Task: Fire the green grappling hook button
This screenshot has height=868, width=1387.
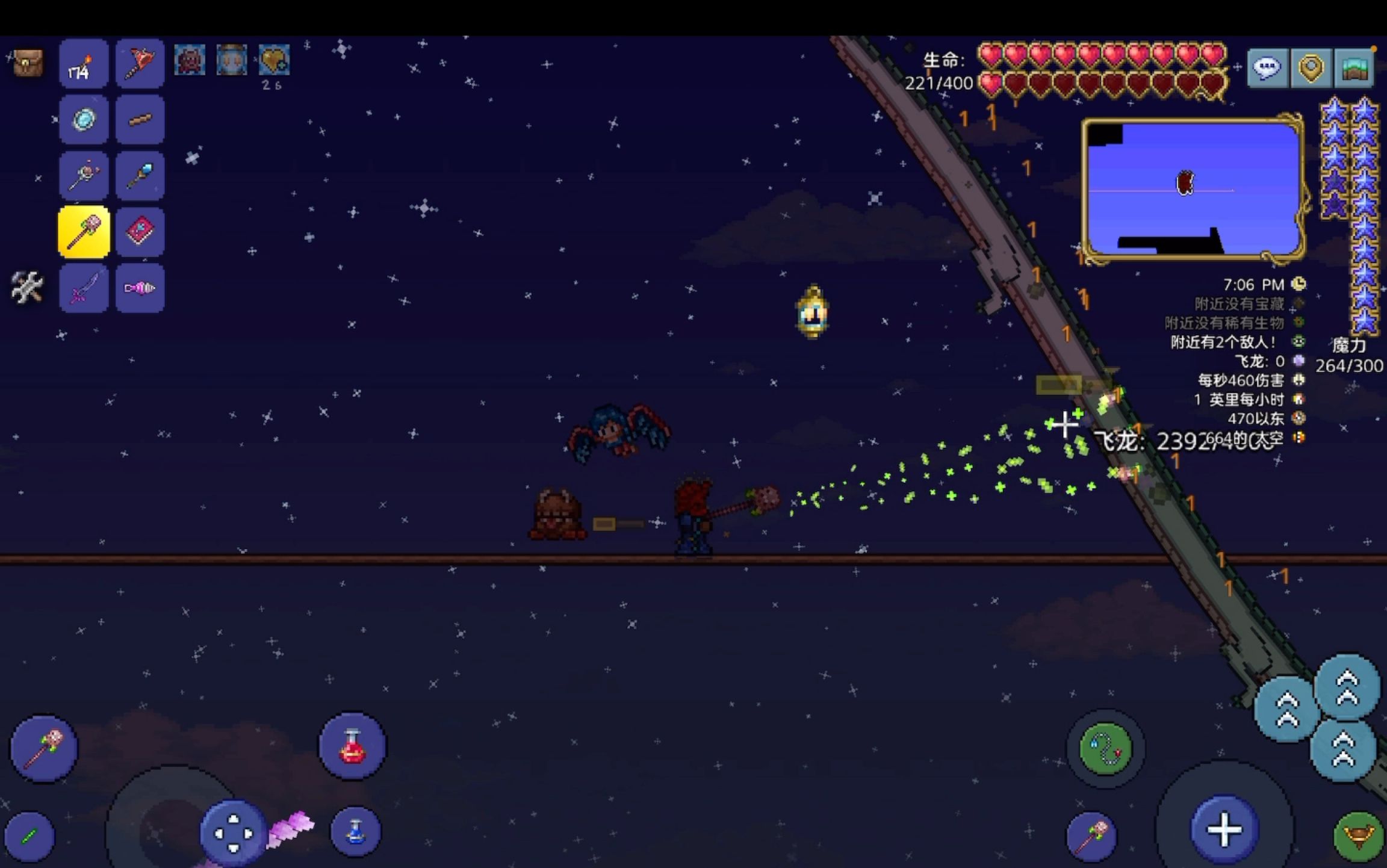Action: coord(1105,748)
